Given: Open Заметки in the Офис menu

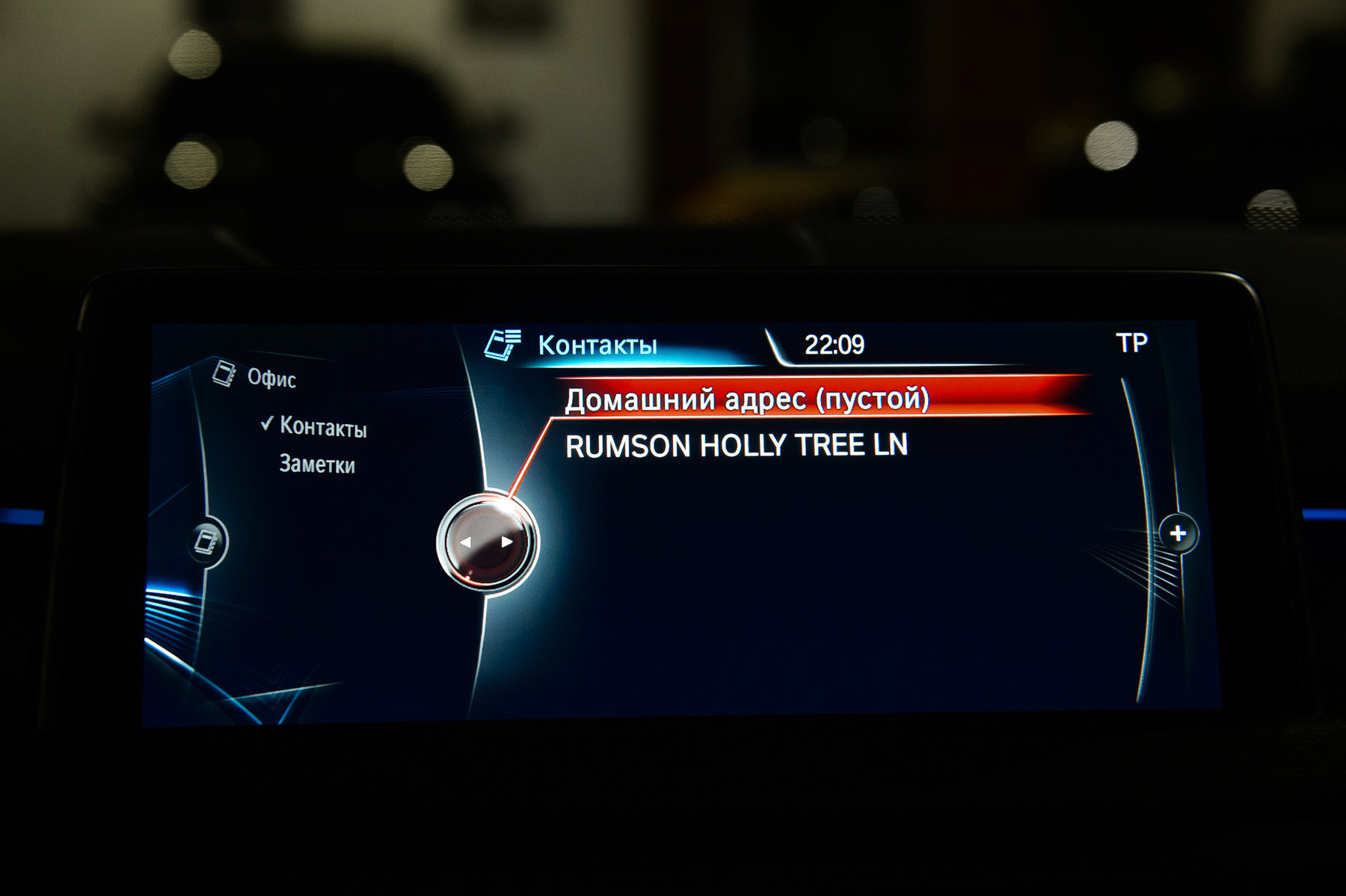Looking at the screenshot, I should tap(317, 464).
